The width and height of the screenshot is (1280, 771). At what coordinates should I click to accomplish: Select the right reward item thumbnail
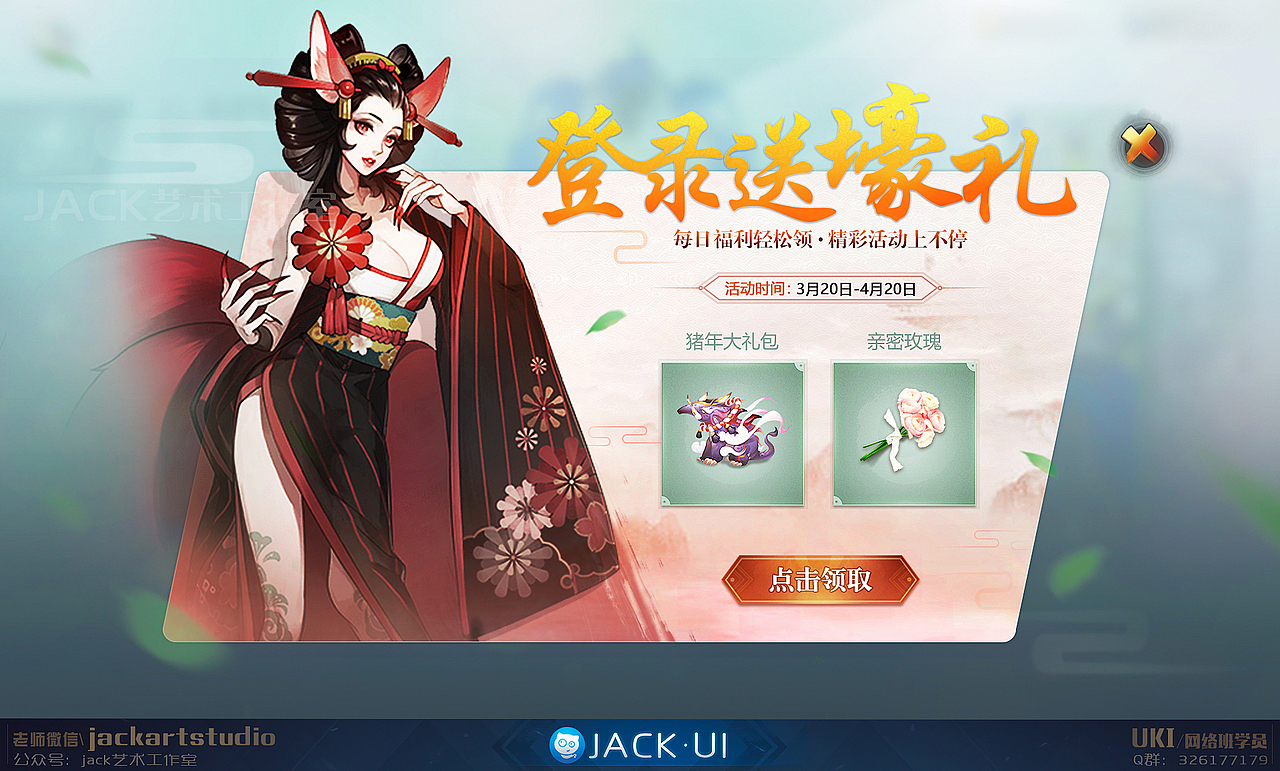coord(903,435)
